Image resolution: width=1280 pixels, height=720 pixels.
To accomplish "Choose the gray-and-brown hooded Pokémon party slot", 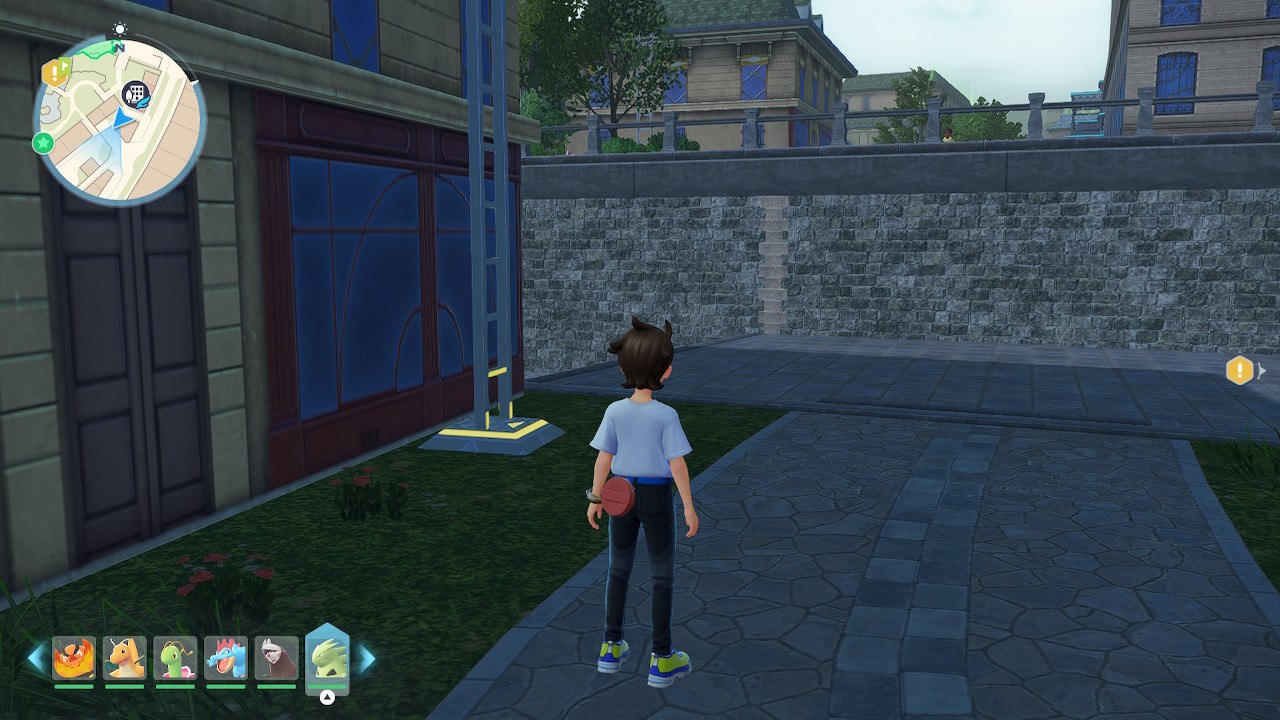I will click(x=276, y=658).
